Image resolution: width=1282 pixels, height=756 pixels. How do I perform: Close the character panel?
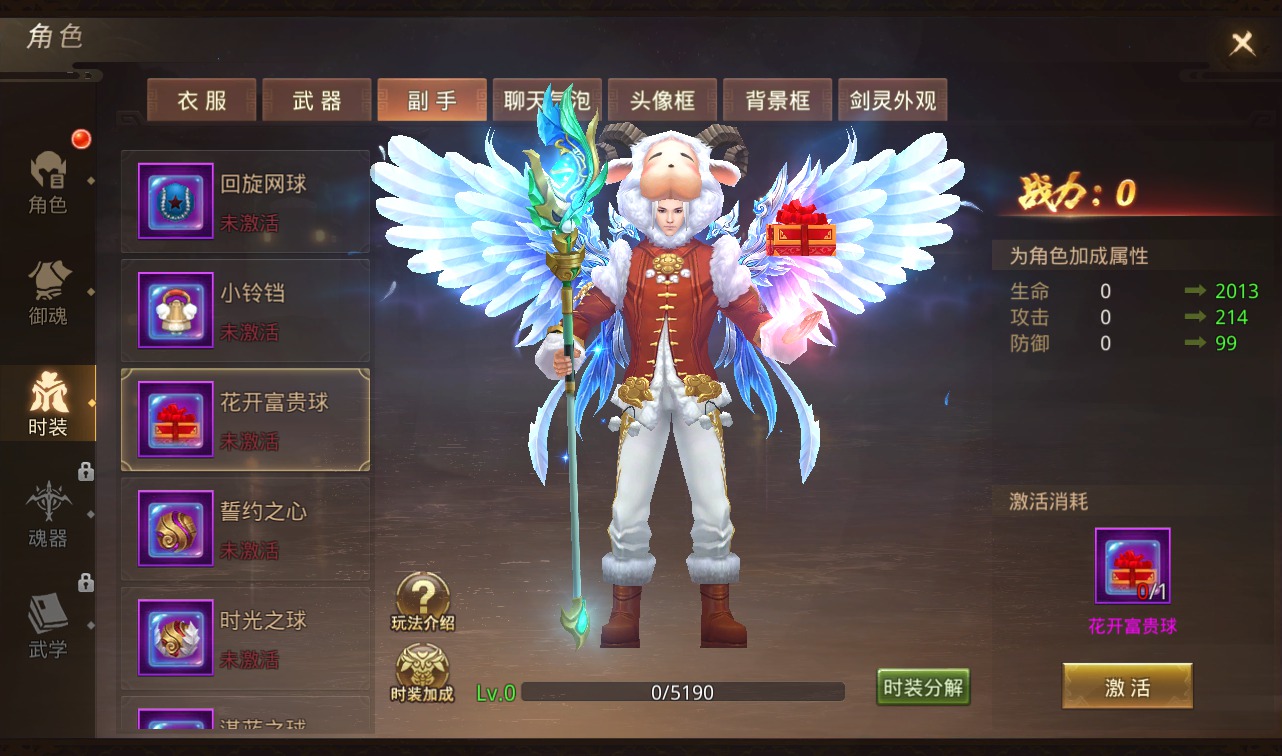[1242, 43]
